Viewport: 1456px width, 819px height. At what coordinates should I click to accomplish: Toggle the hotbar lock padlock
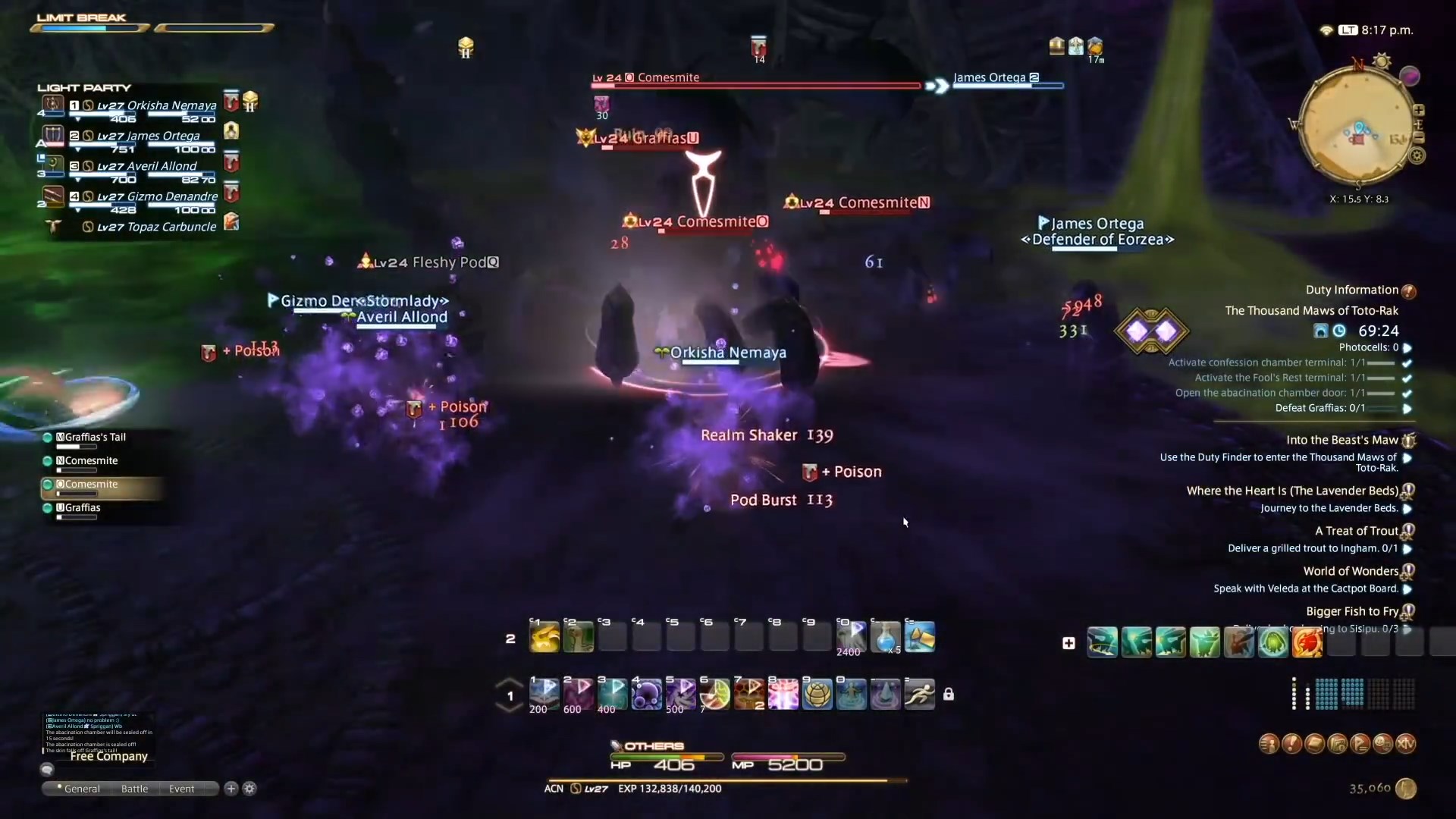(x=950, y=694)
